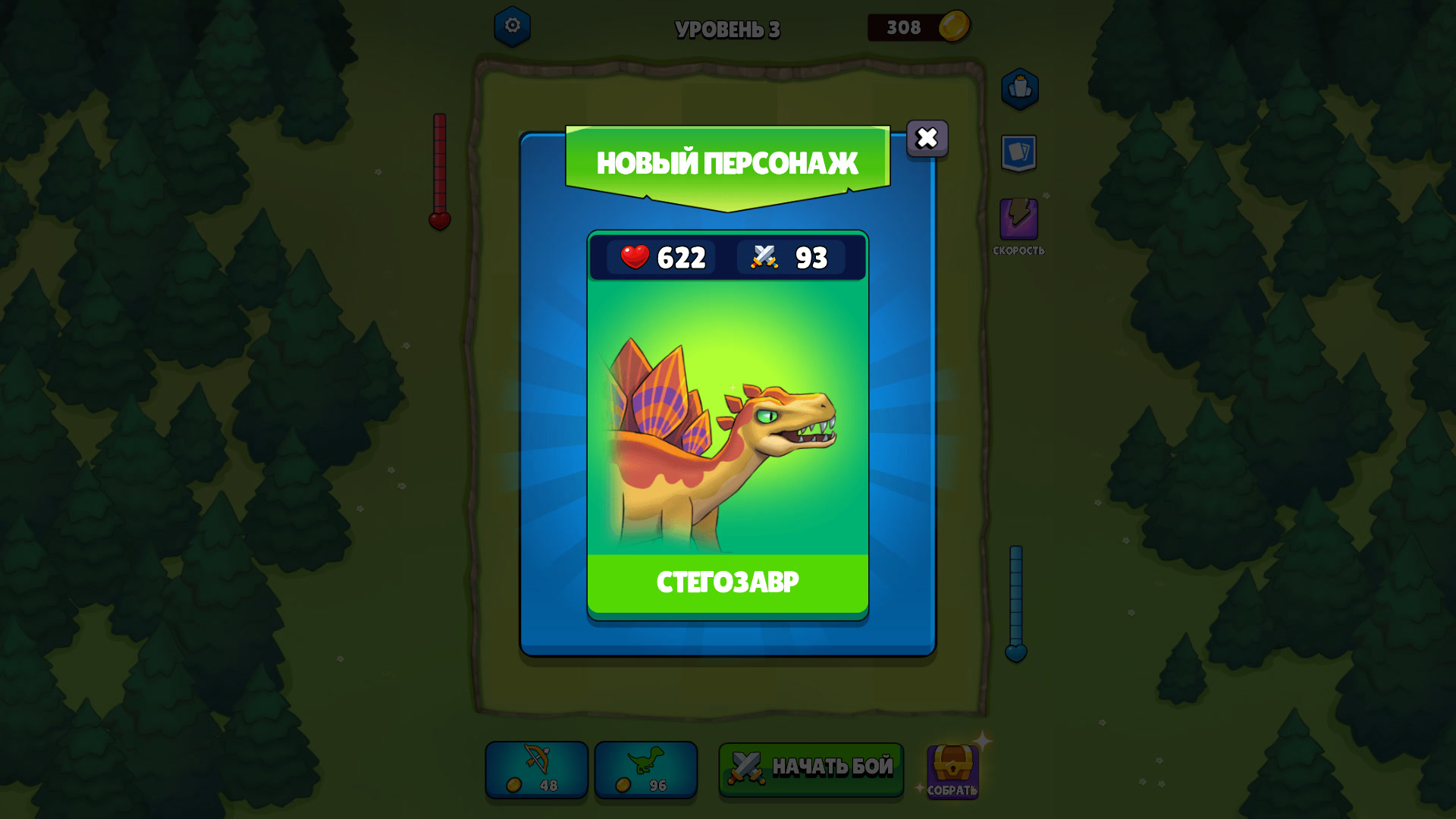Select the СКОРОСТЬ speed boost icon
This screenshot has height=819, width=1456.
[1021, 219]
